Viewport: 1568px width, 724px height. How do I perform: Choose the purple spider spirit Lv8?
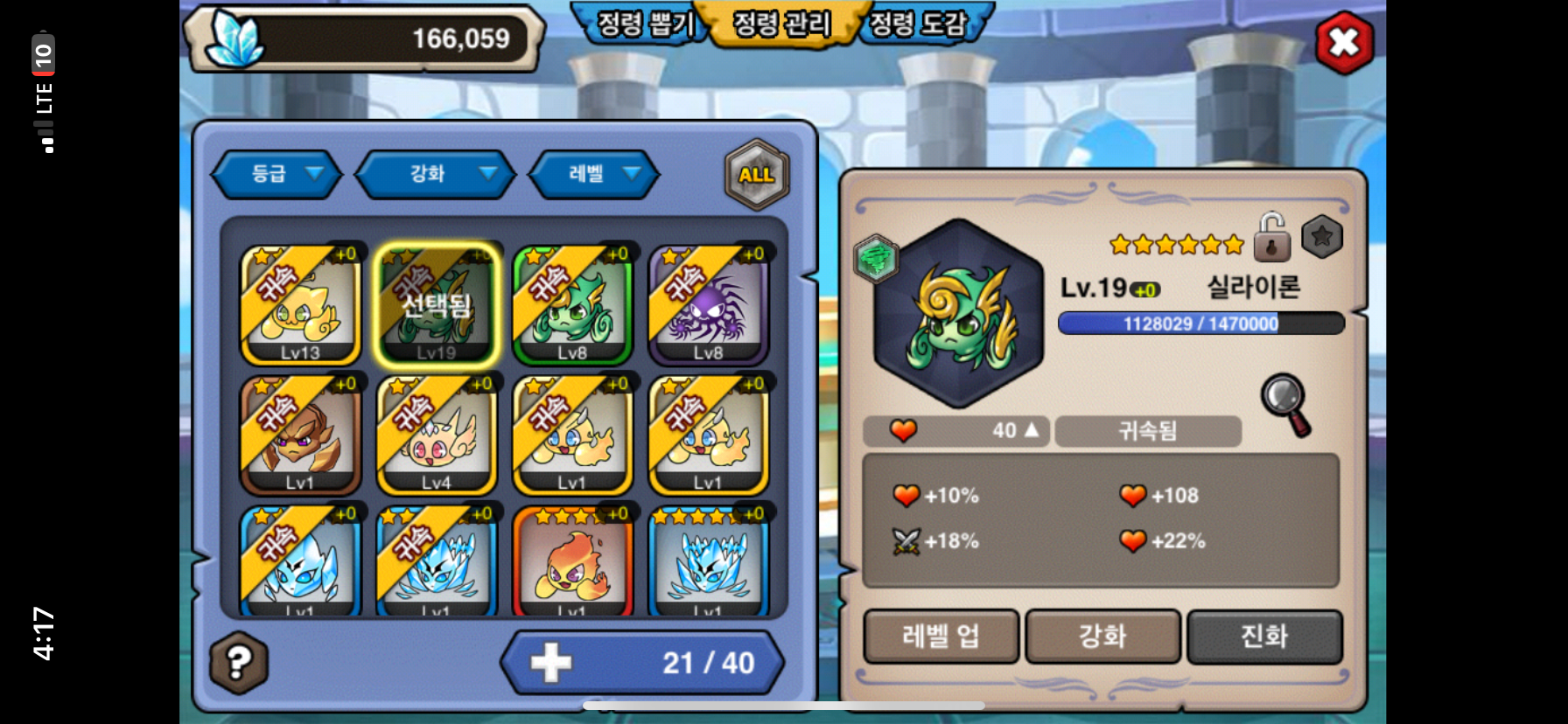(x=708, y=304)
